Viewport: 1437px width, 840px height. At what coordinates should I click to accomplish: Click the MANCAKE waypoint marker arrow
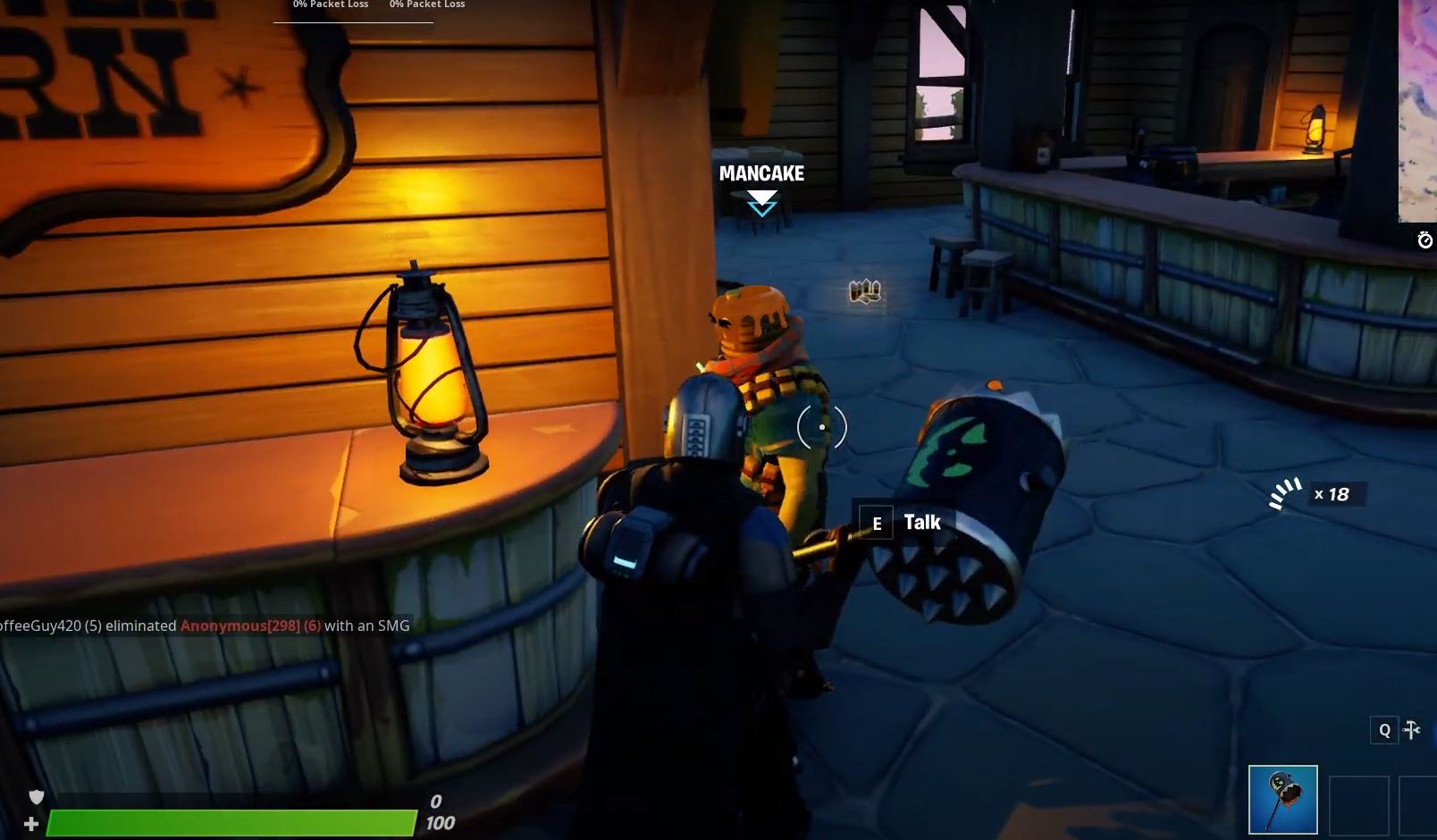[761, 205]
